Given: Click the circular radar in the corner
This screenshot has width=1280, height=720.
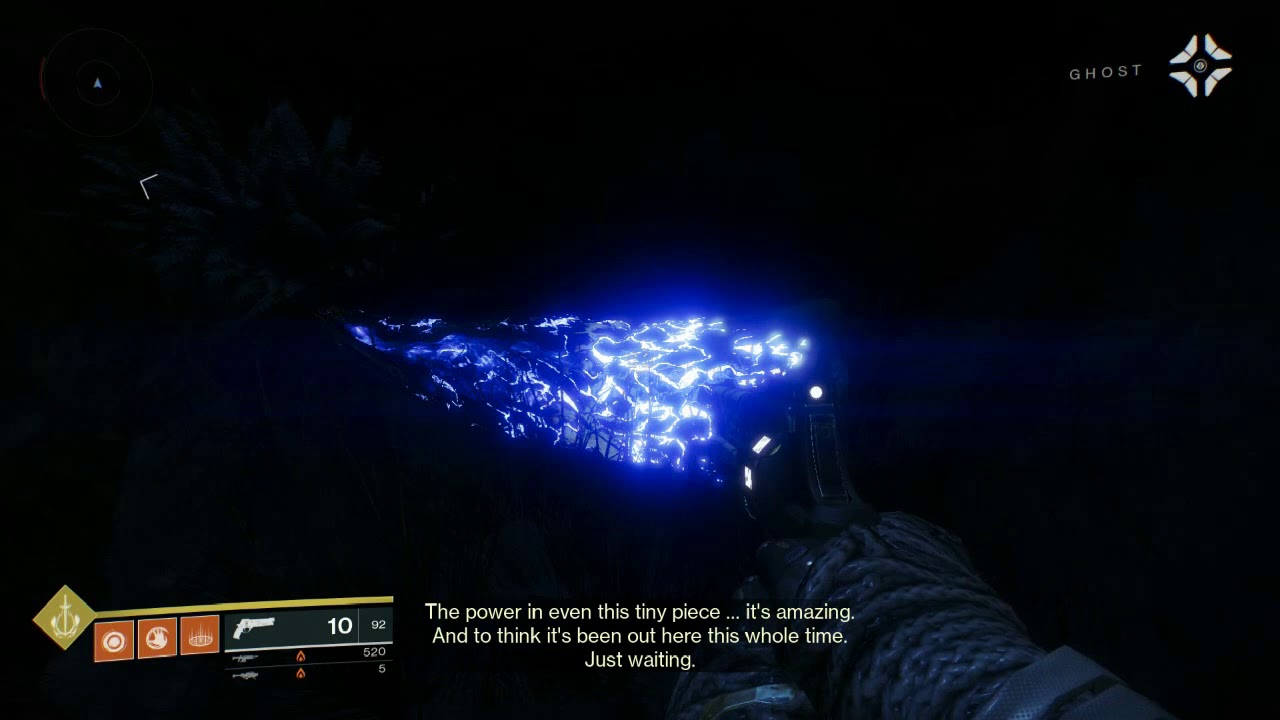Looking at the screenshot, I should pyautogui.click(x=97, y=83).
